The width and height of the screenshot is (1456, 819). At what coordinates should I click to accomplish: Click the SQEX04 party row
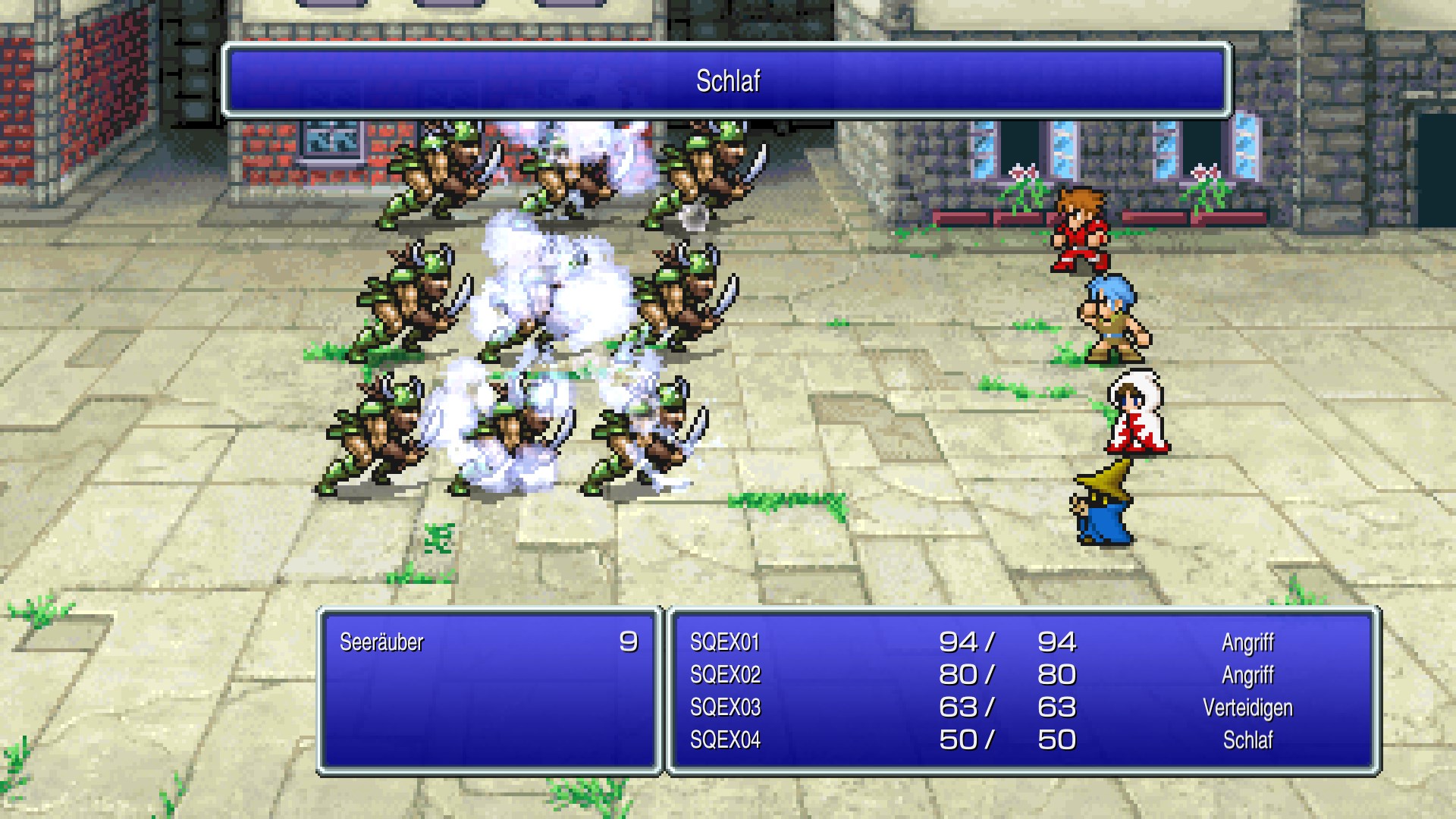point(725,740)
